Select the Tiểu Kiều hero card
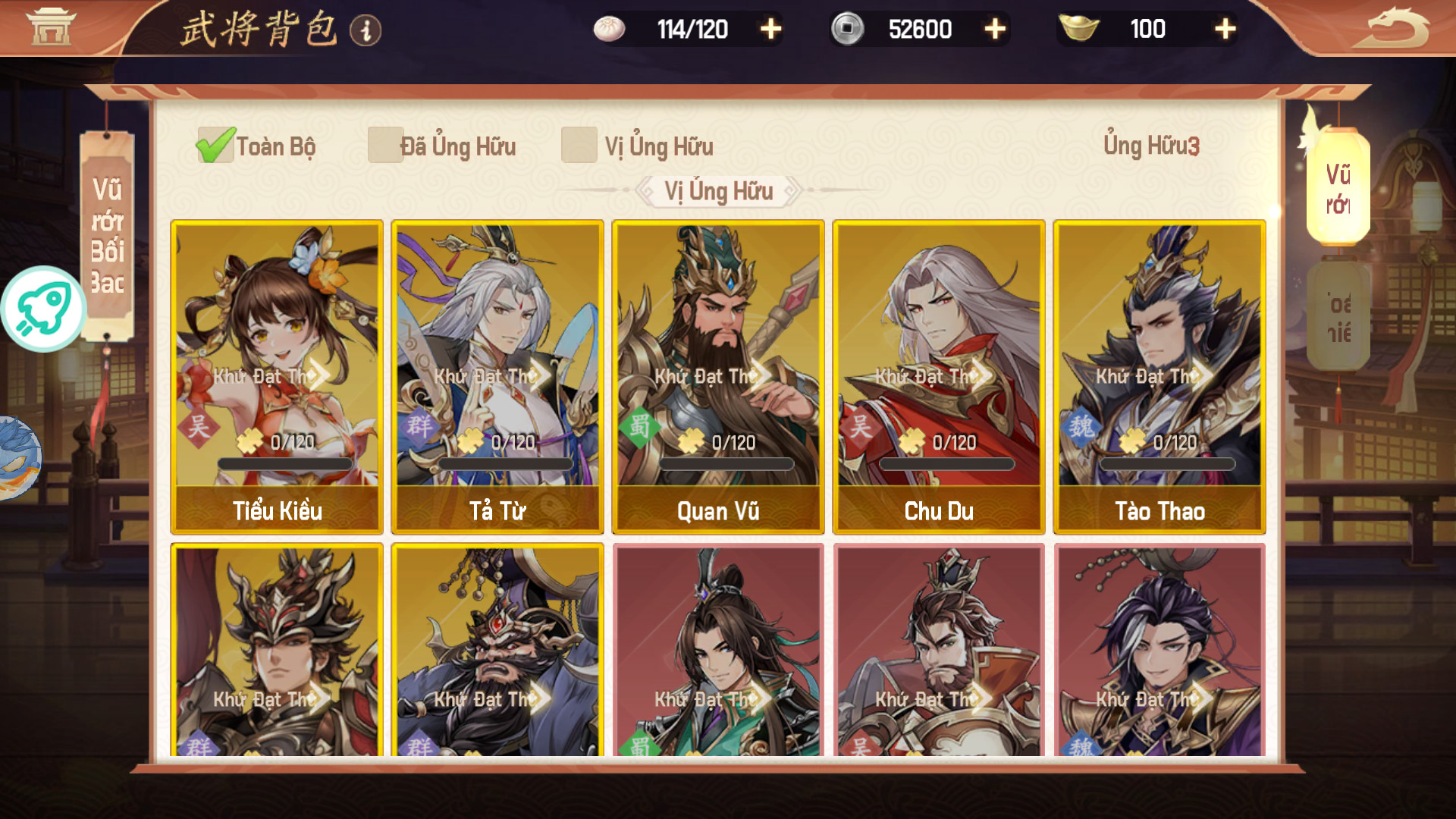Viewport: 1456px width, 819px height. 277,377
